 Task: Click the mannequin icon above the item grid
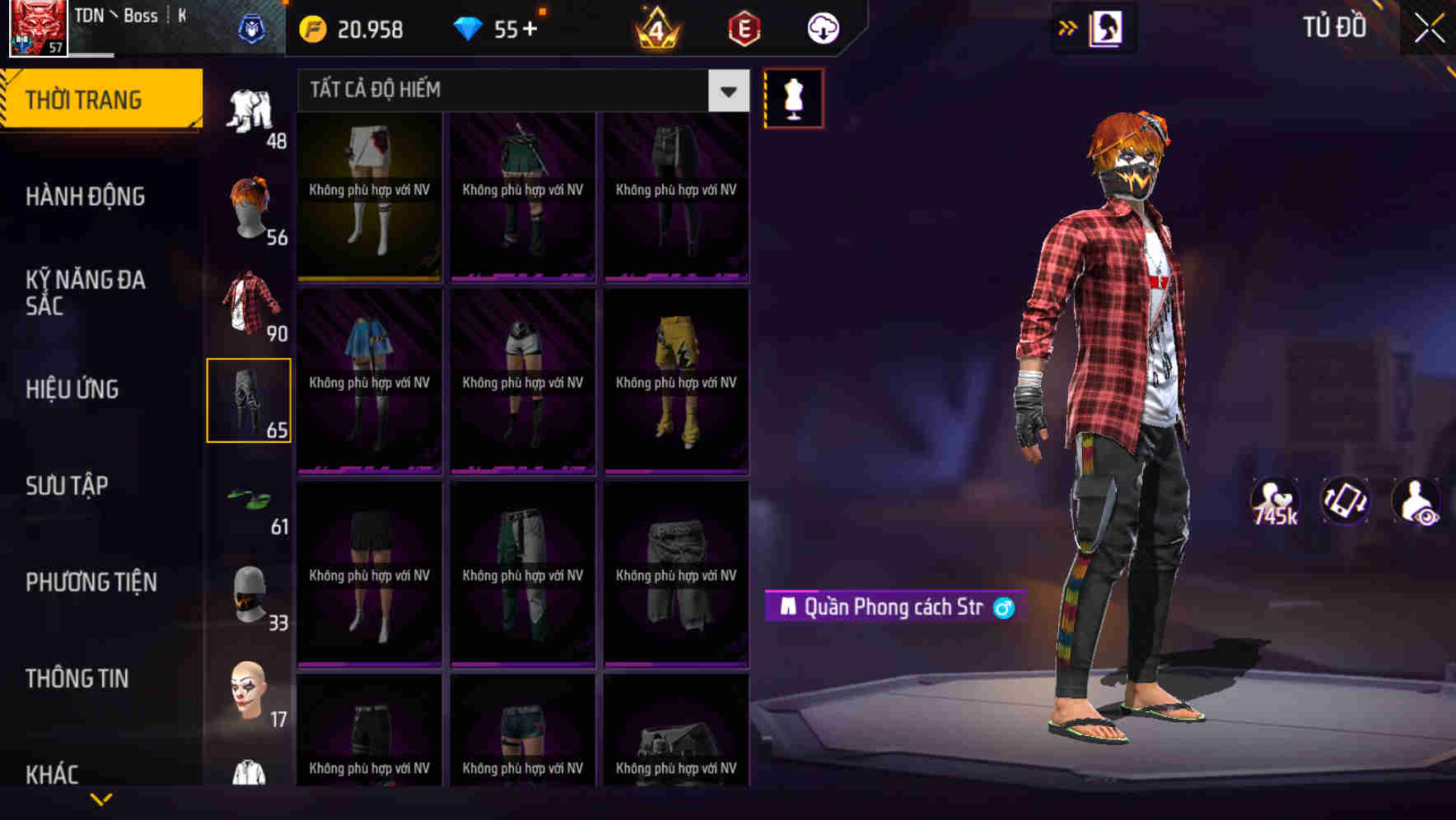click(792, 97)
